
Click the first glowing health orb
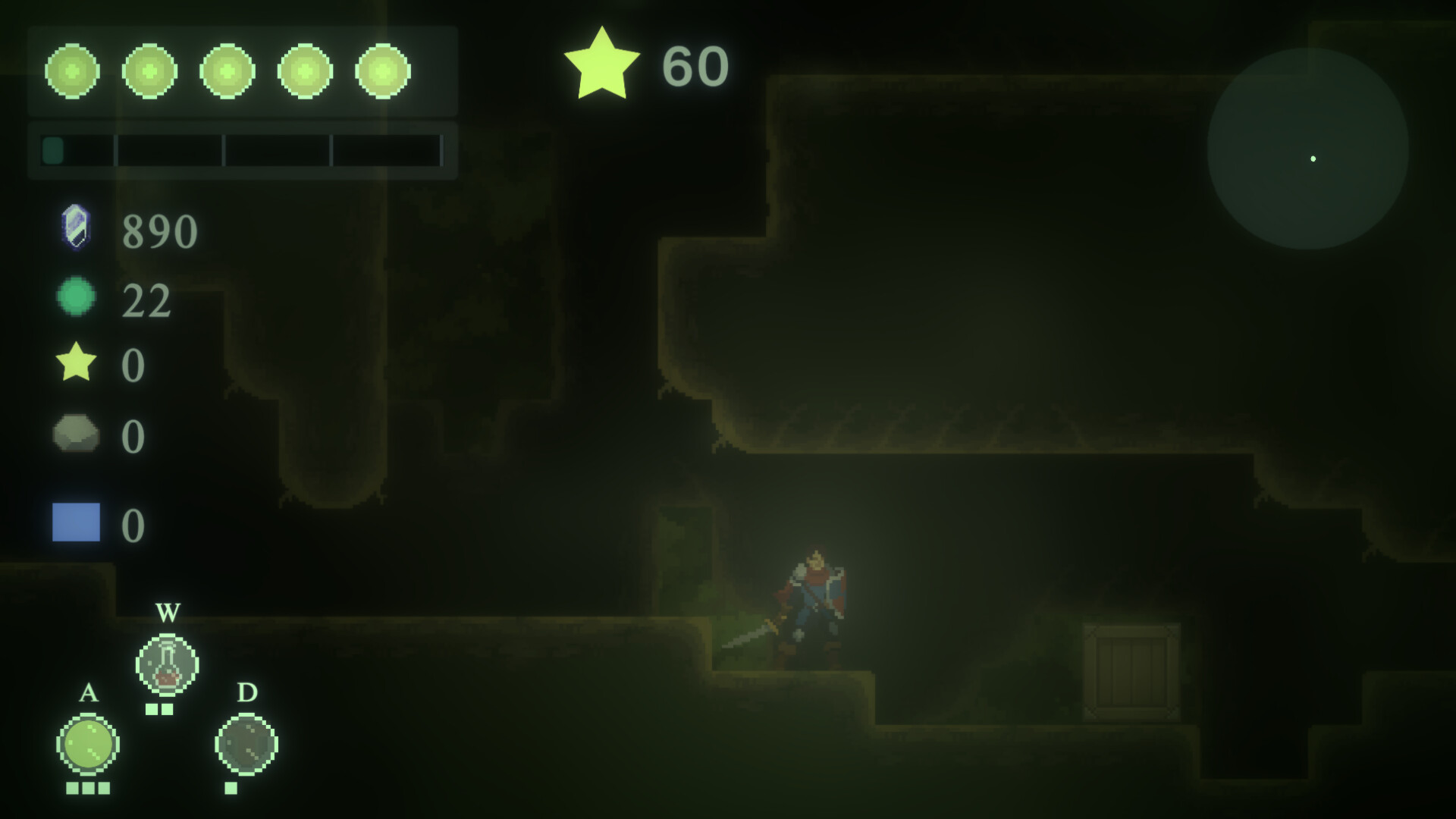[72, 71]
